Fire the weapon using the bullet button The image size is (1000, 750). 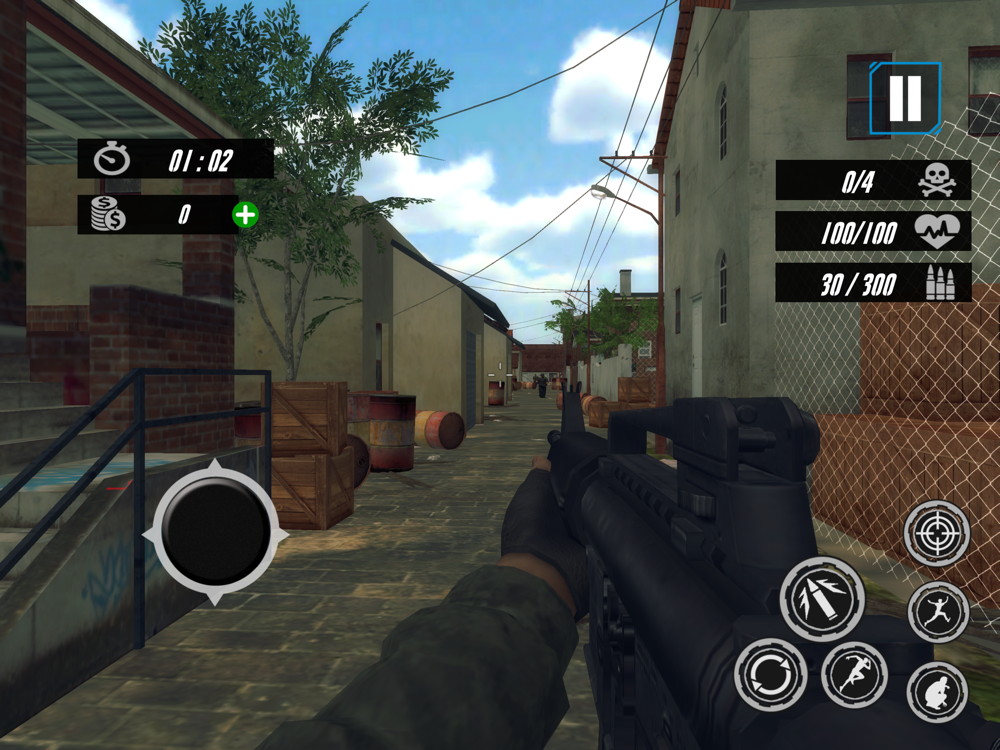822,599
